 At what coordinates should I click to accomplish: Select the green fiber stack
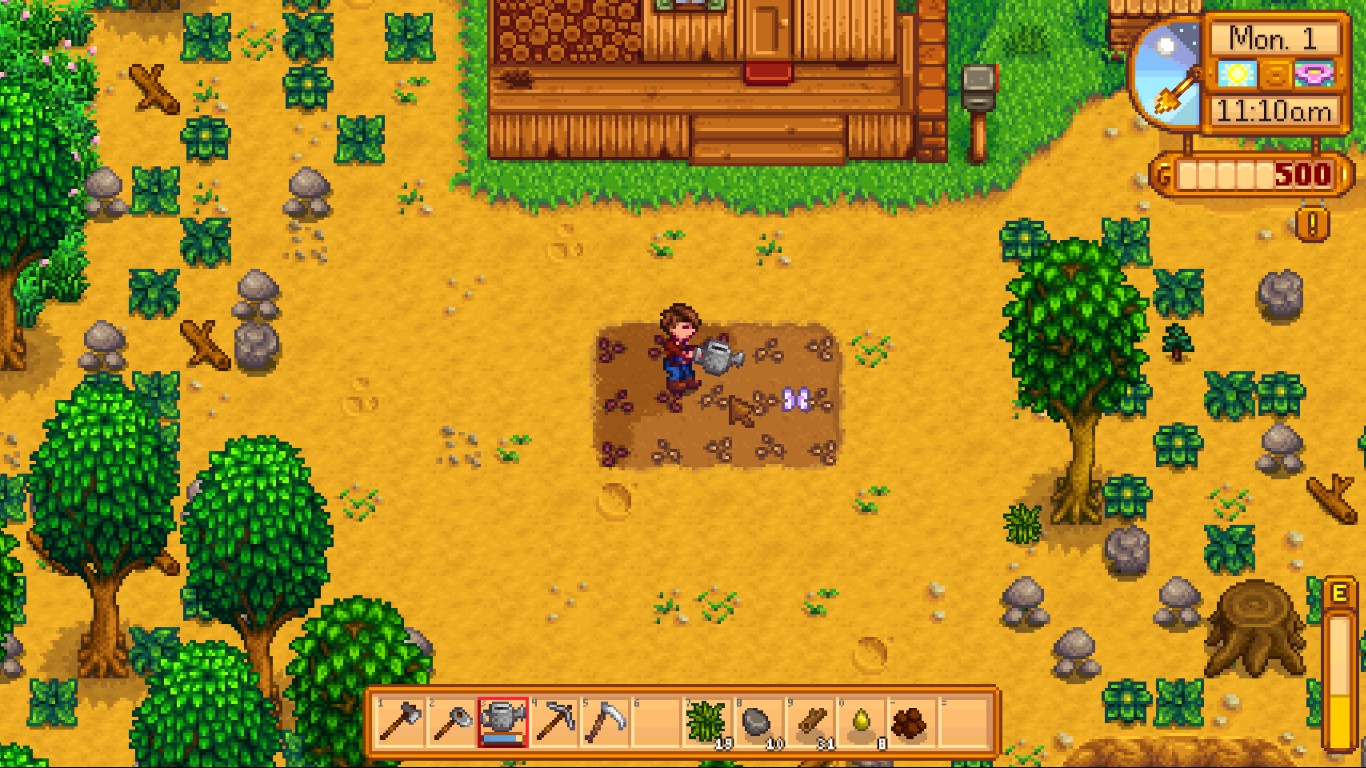[706, 722]
